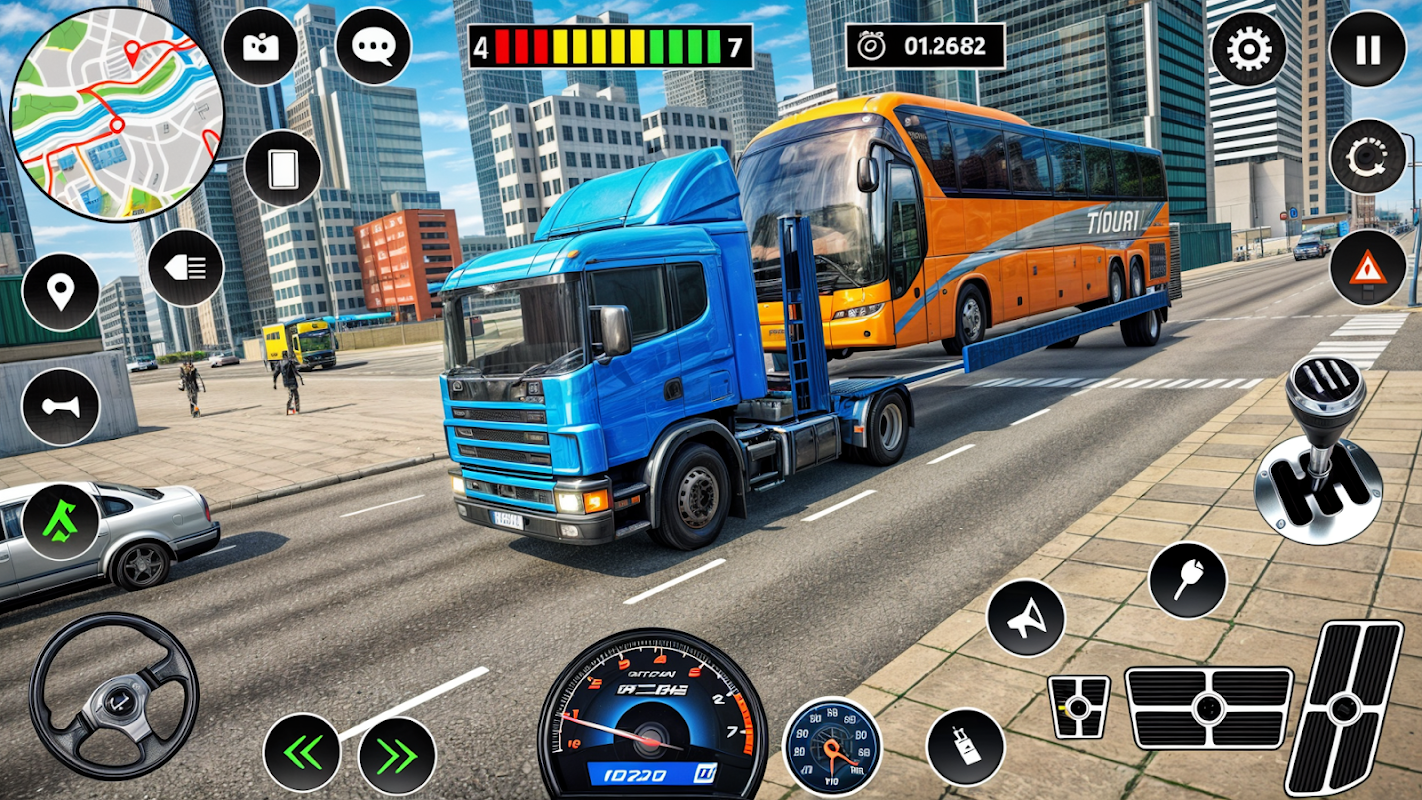Viewport: 1422px width, 800px height.
Task: Activate the right turn arrows
Action: click(397, 755)
